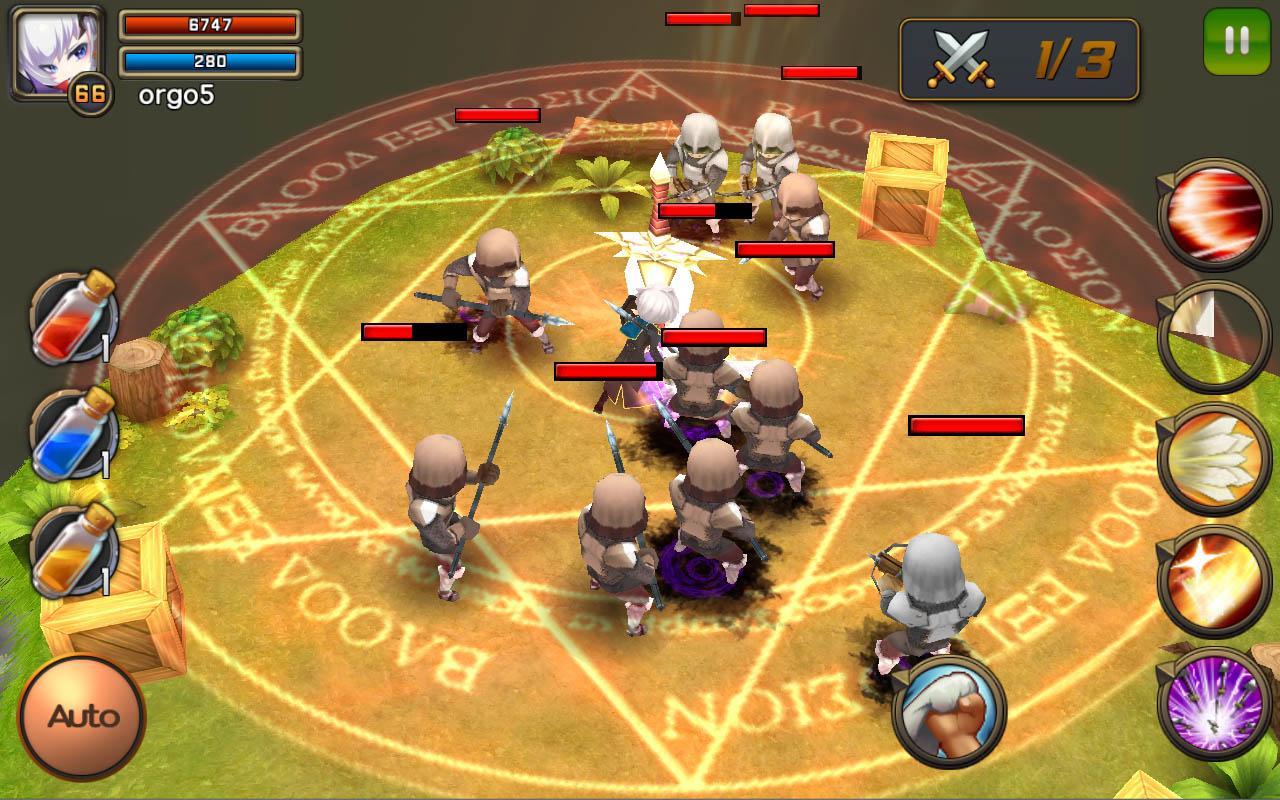1280x800 pixels.
Task: Select the skill slot on cooldown
Action: (x=1214, y=337)
